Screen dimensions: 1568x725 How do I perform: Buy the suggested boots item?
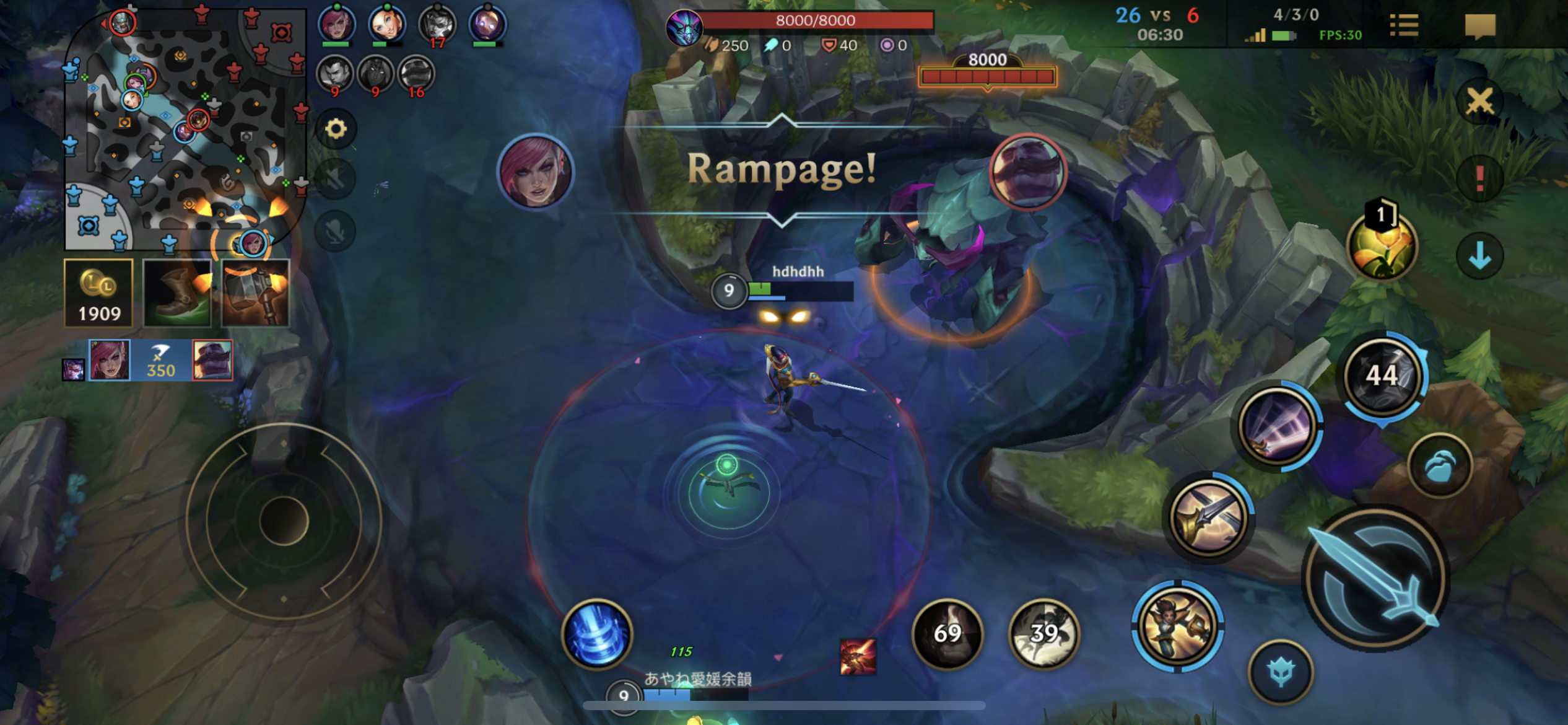177,293
